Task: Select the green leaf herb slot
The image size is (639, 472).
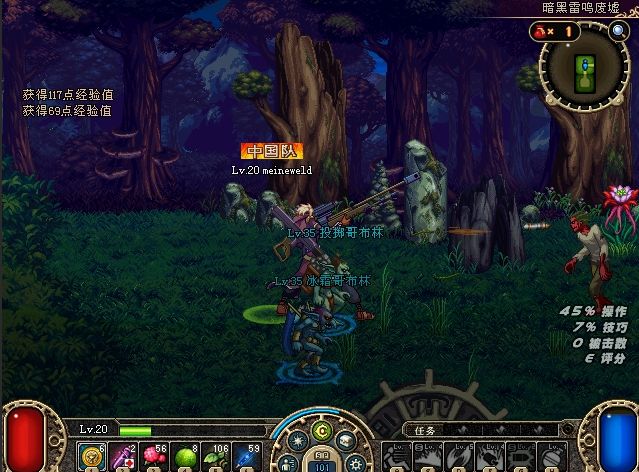Action: click(215, 456)
